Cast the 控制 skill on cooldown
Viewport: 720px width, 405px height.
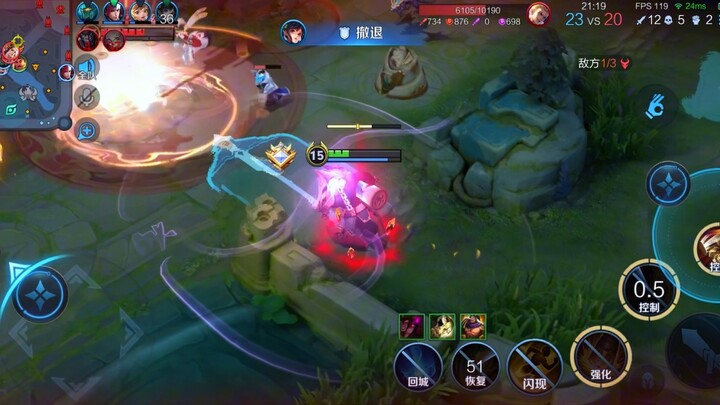[650, 290]
